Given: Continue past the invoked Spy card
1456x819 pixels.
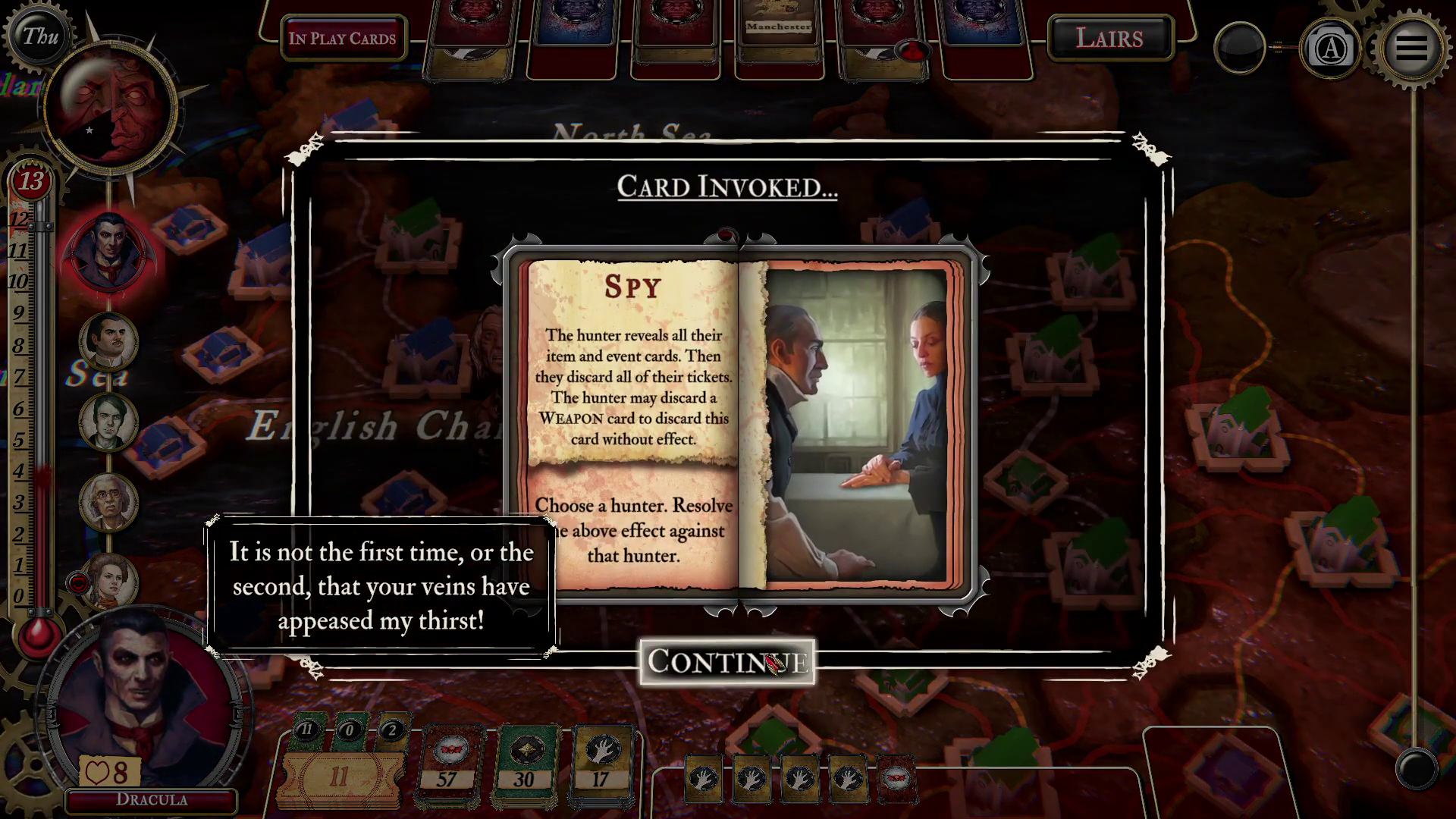Looking at the screenshot, I should pos(726,662).
